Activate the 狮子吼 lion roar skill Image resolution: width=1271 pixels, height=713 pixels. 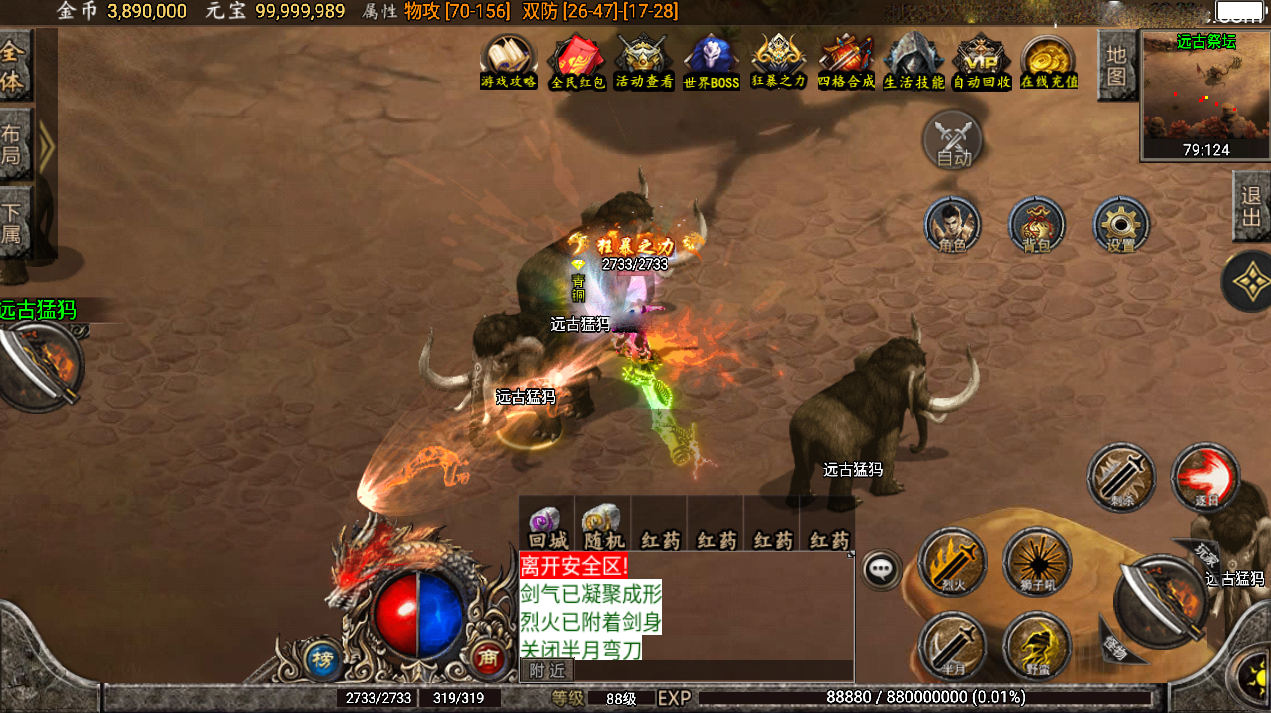tap(1037, 562)
